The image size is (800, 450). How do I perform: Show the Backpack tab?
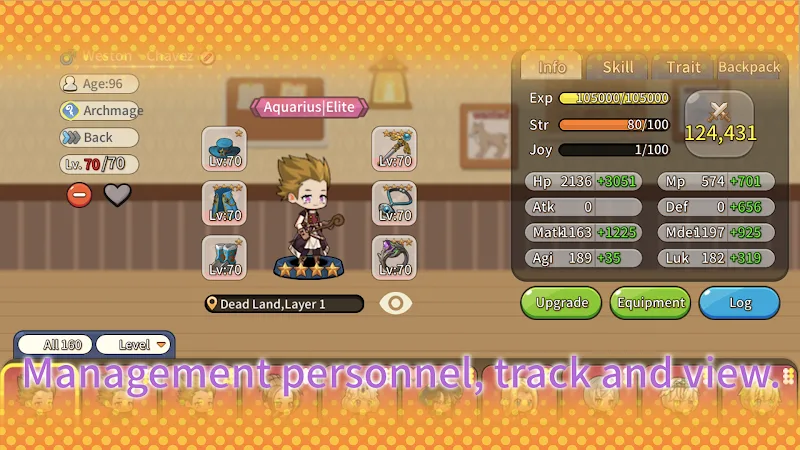[748, 67]
